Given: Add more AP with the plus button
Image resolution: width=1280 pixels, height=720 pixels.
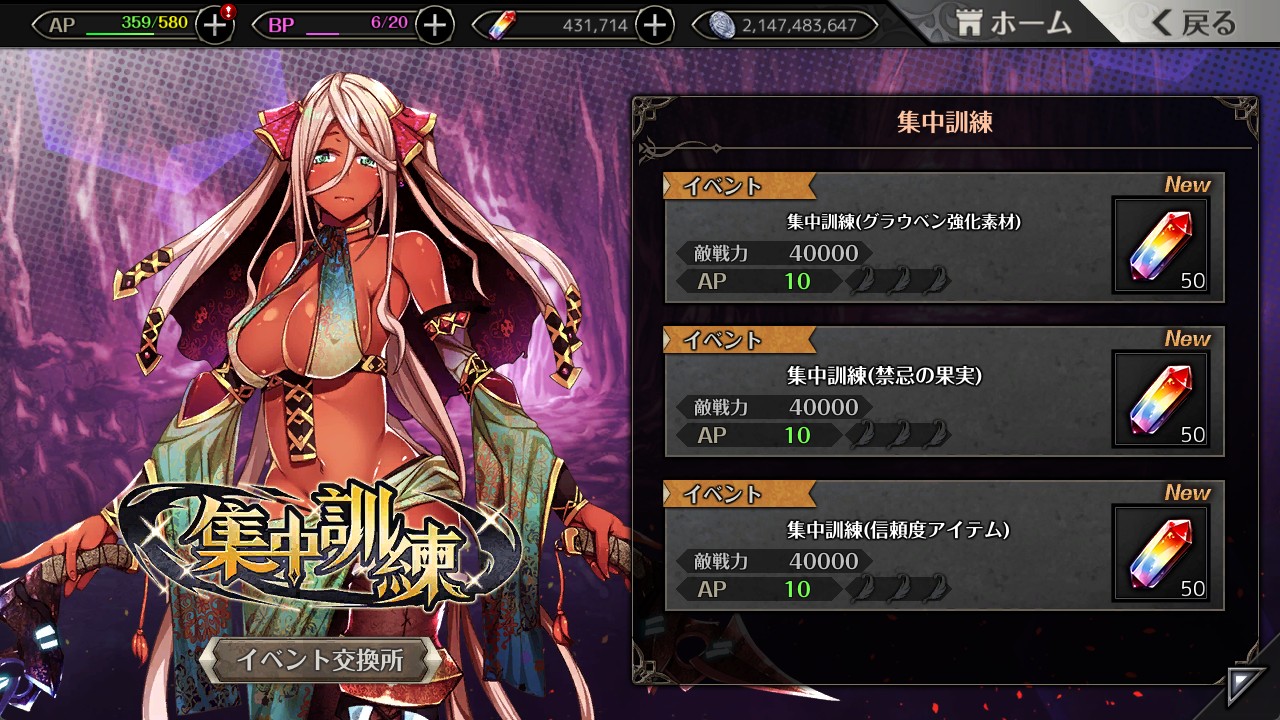Looking at the screenshot, I should tap(214, 25).
